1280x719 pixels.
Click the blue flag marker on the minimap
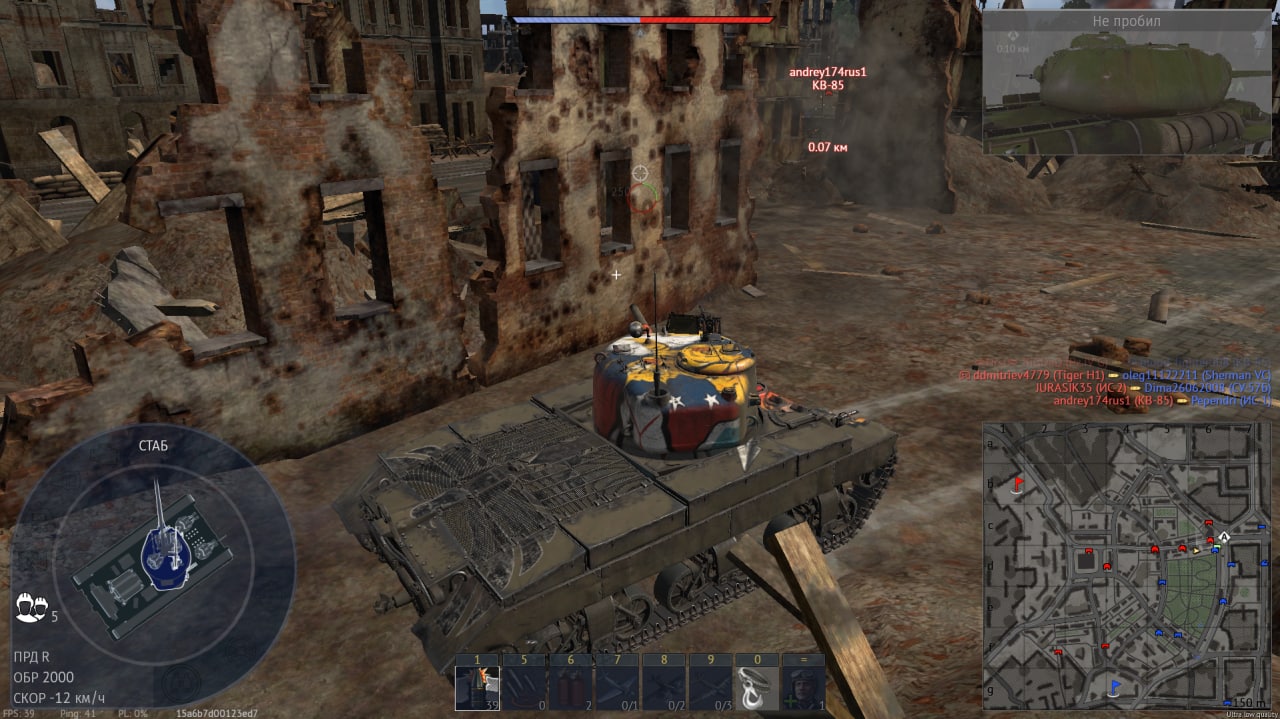1115,686
